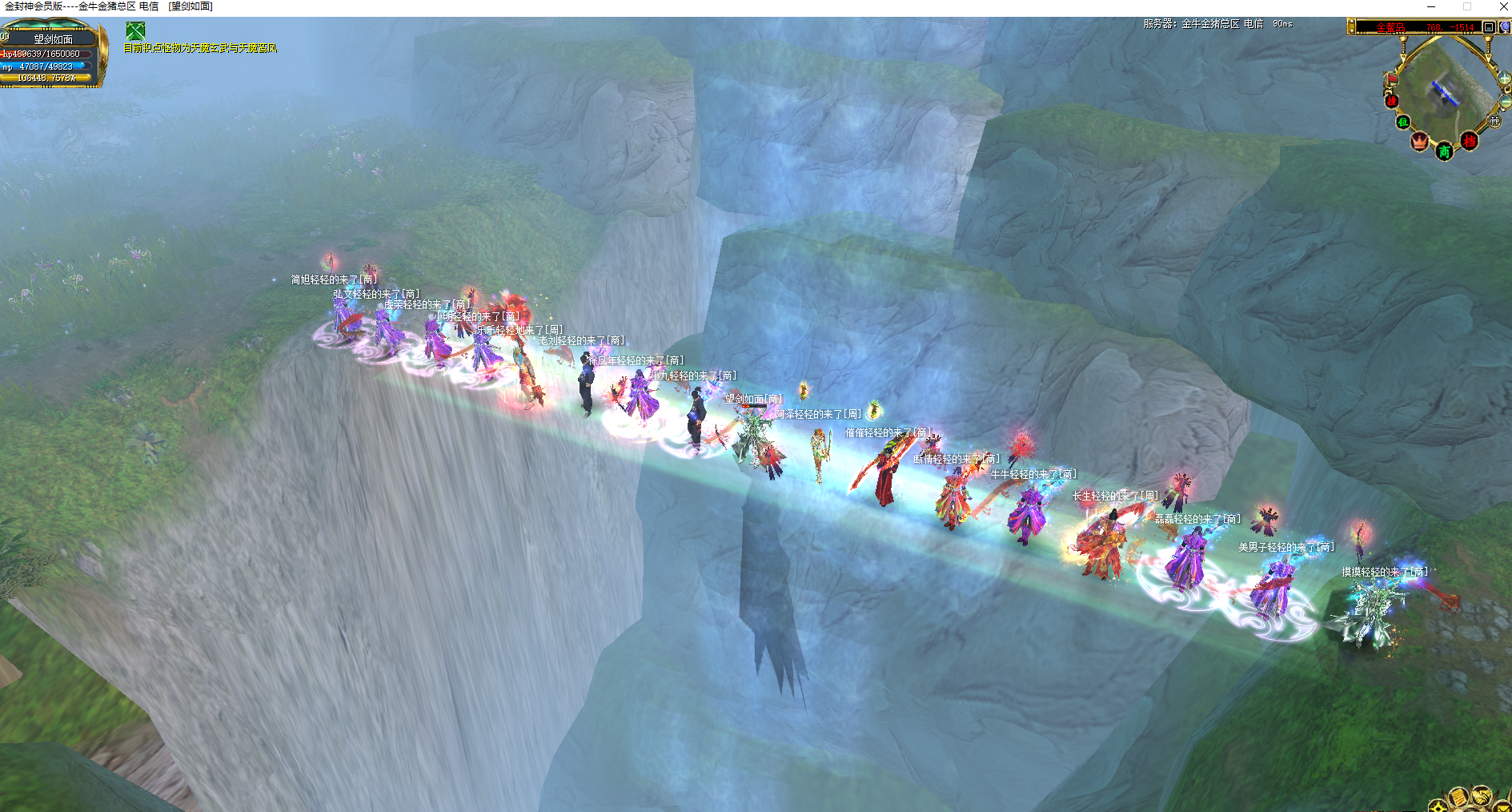The height and width of the screenshot is (812, 1512).
Task: Open the world map globe icon
Action: pyautogui.click(x=1504, y=27)
